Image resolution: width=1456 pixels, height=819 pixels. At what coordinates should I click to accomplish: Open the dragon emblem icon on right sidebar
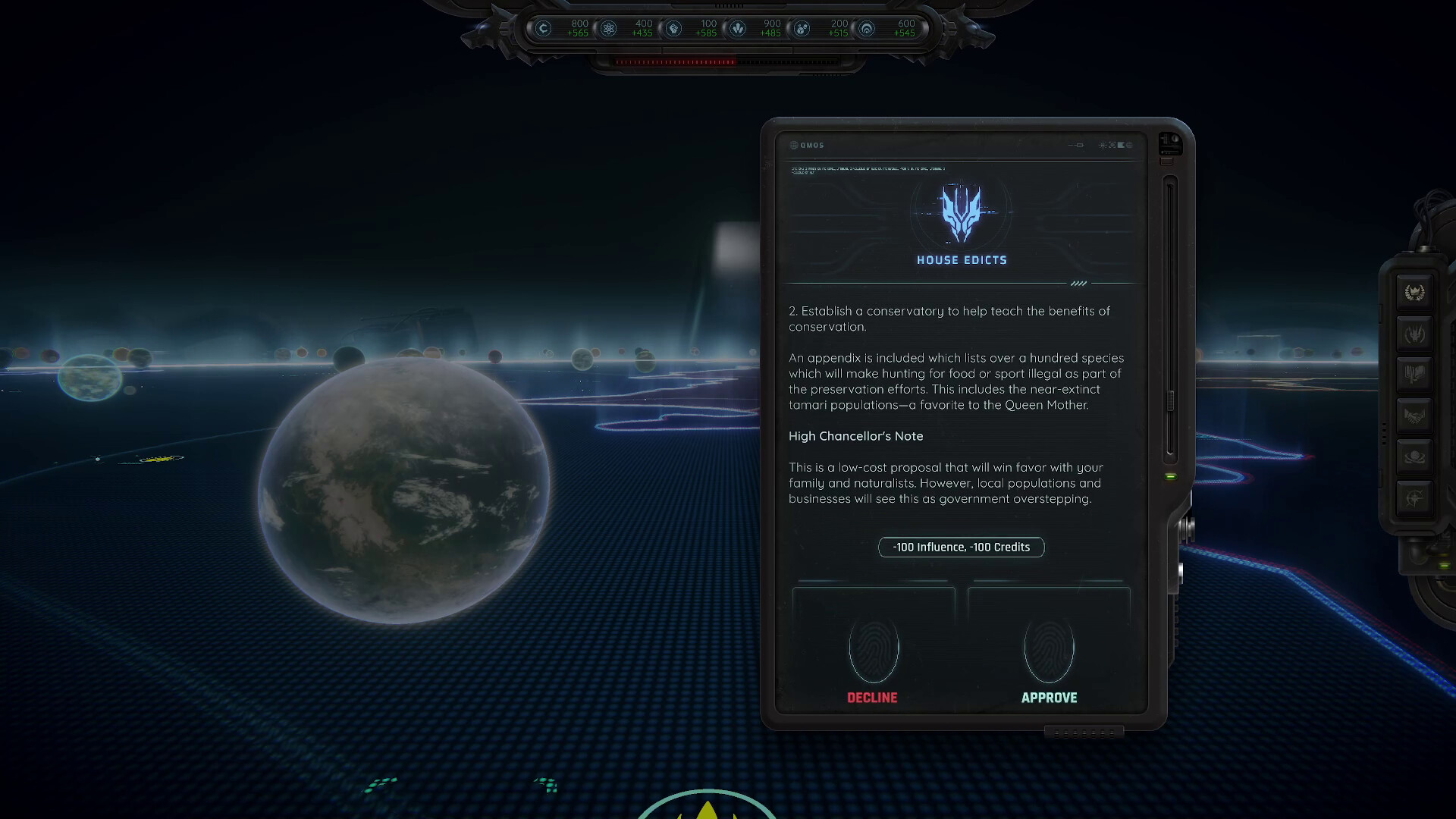coord(1414,334)
